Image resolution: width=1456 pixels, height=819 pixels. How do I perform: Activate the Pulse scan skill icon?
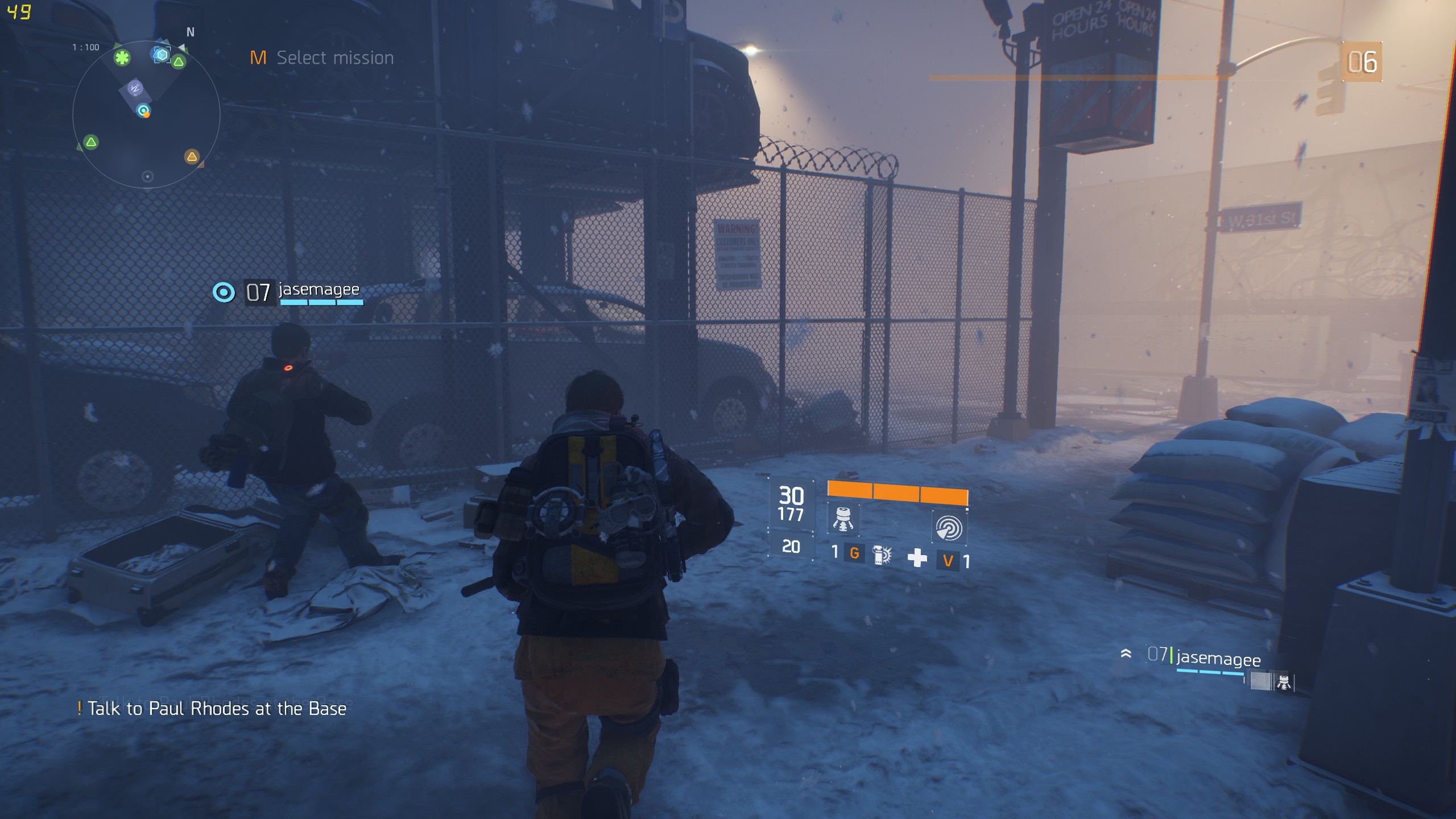948,527
